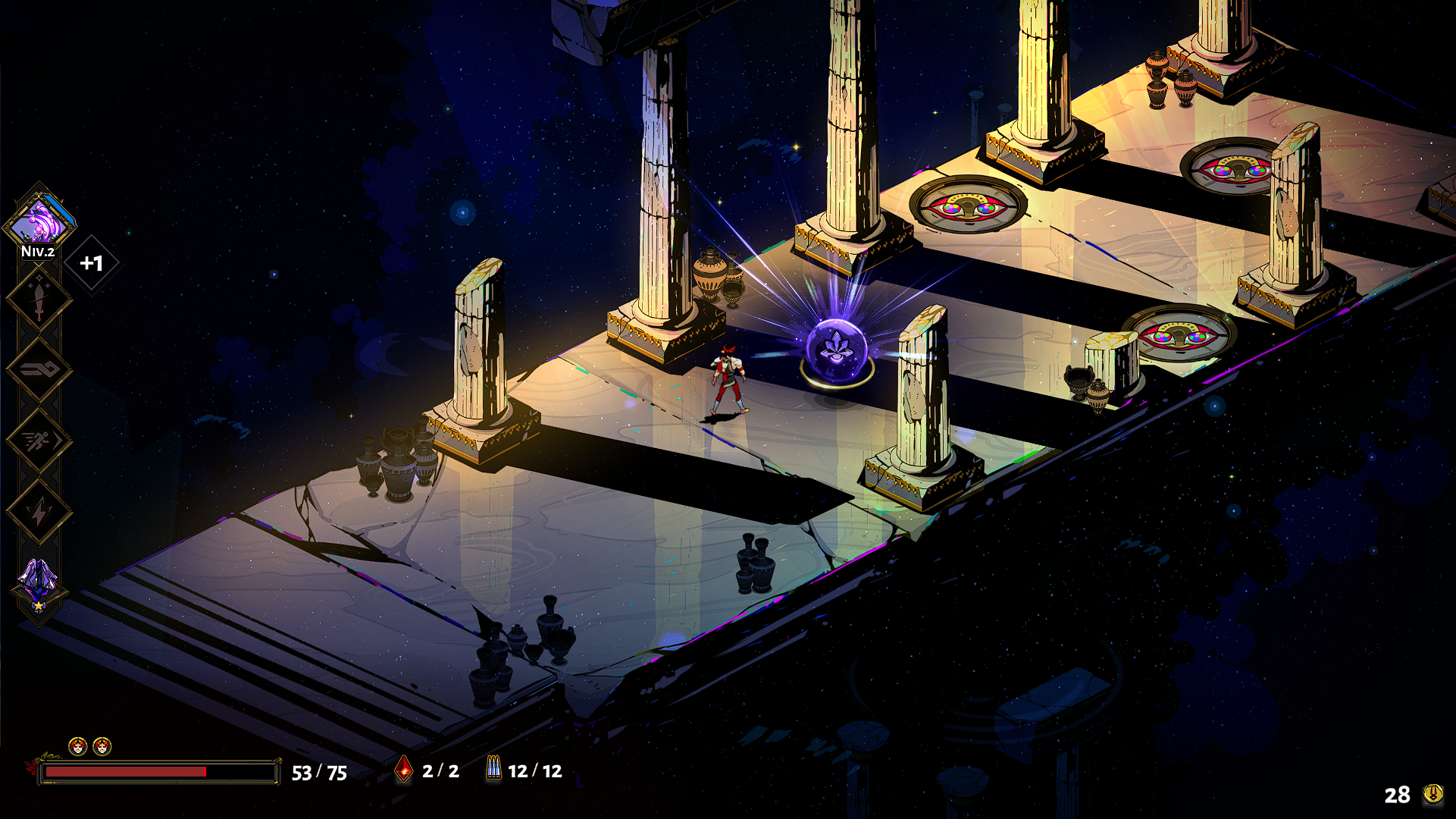Choose the running-figure dash boon slot
The width and height of the screenshot is (1456, 819).
[x=39, y=441]
